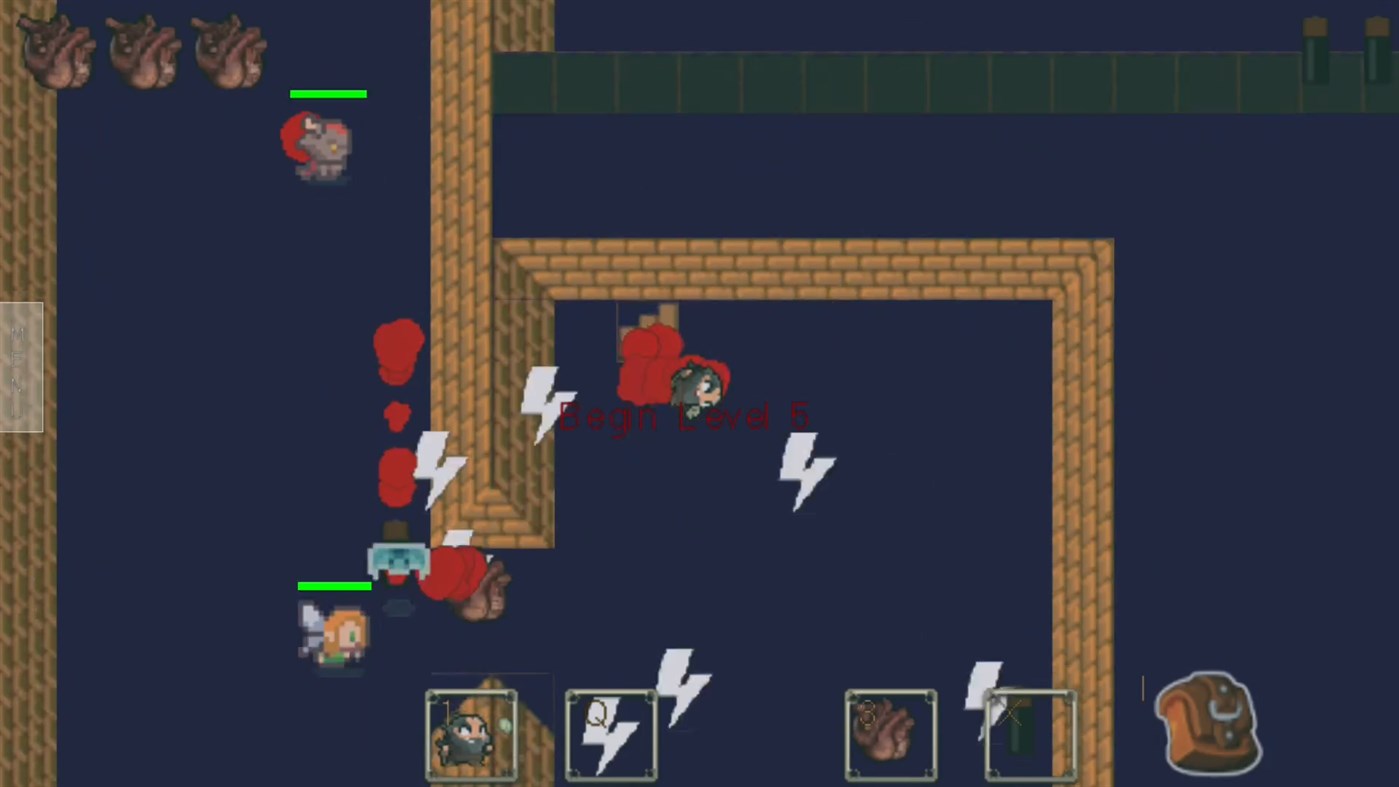The image size is (1399, 787).
Task: Select the wizard character in hotbar slot 1
Action: pos(470,735)
